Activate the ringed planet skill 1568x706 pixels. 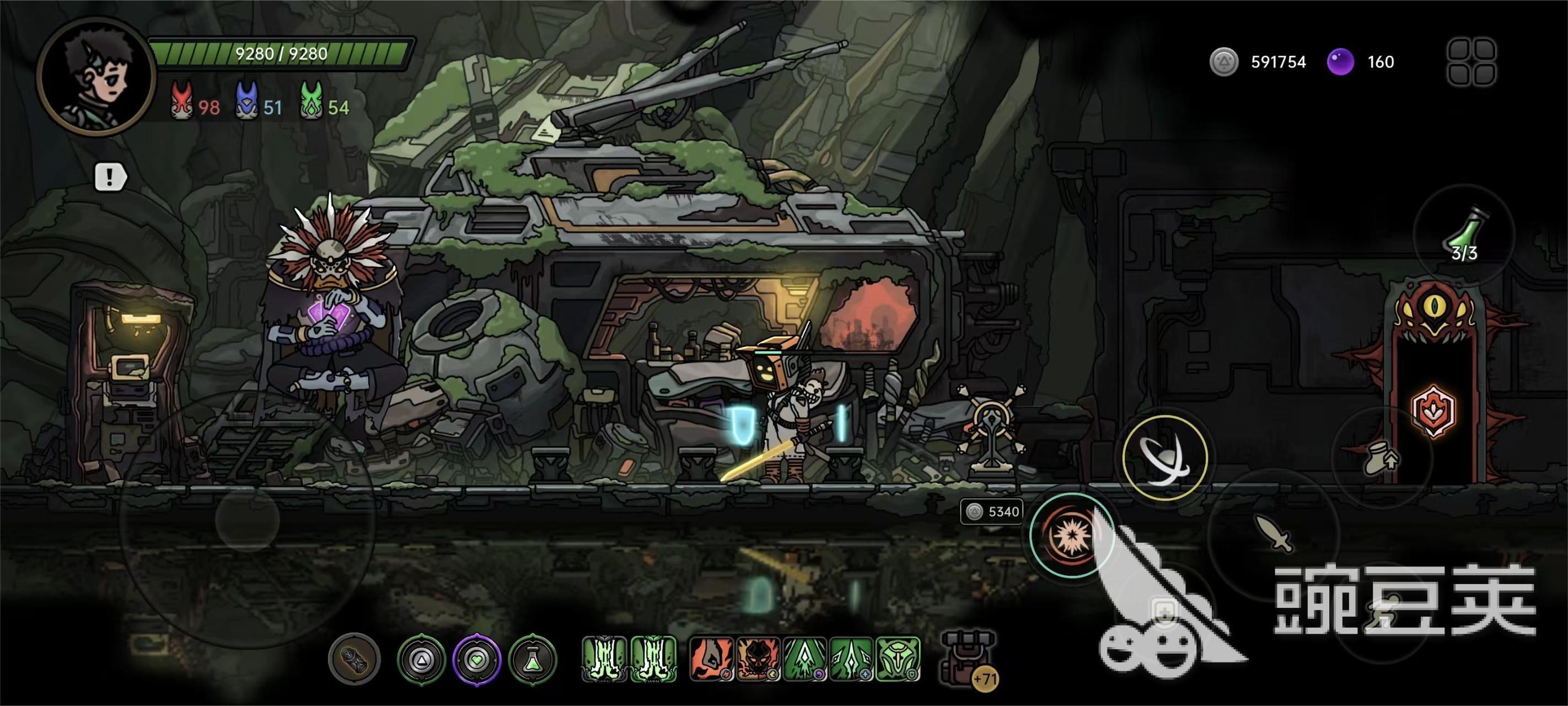click(1164, 458)
